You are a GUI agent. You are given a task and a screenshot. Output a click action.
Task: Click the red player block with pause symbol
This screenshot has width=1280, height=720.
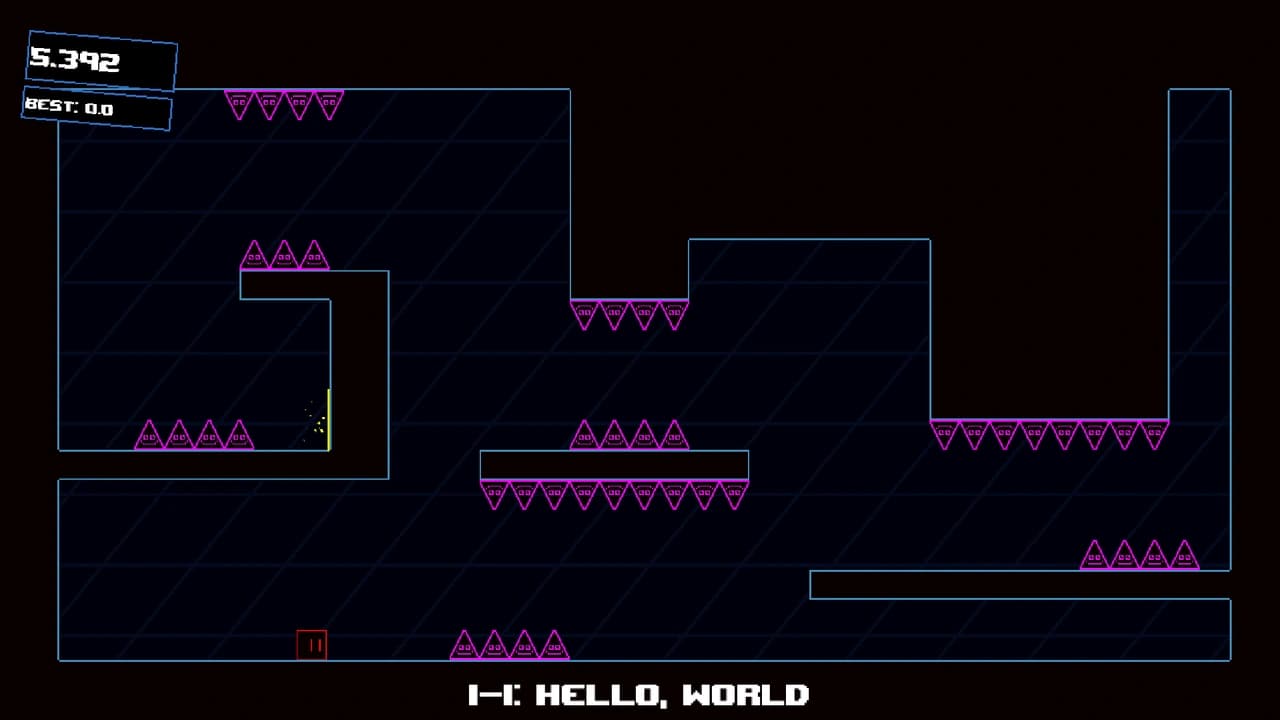[x=312, y=645]
